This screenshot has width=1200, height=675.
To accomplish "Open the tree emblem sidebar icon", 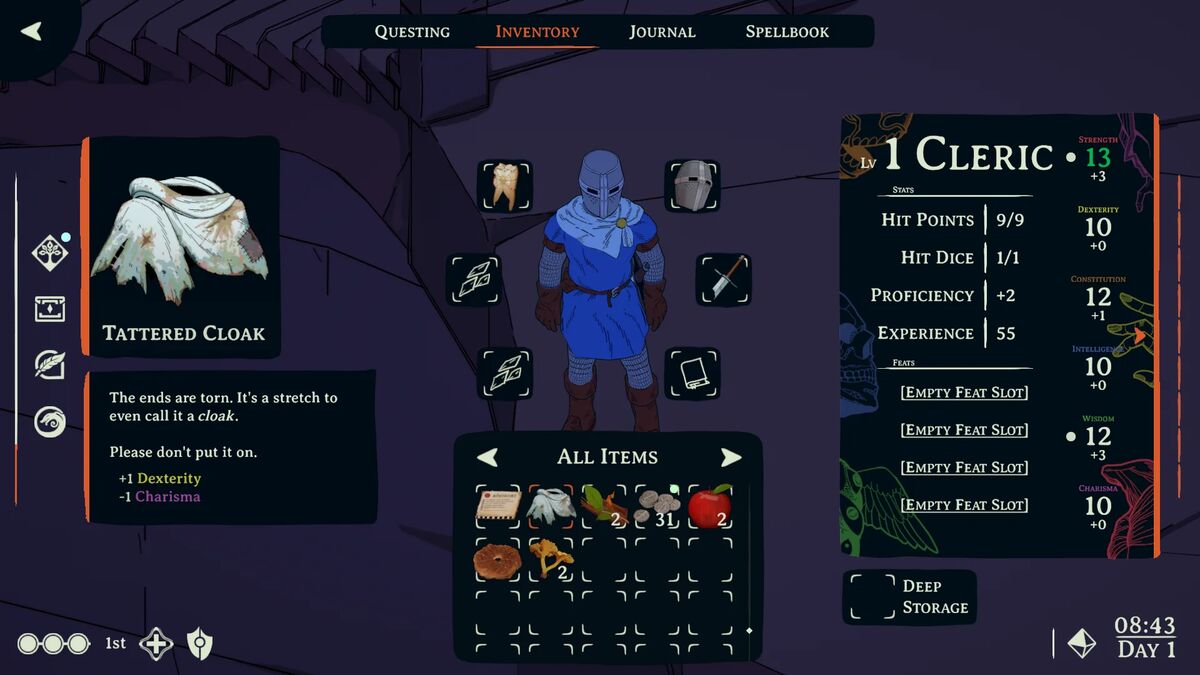I will pyautogui.click(x=50, y=253).
